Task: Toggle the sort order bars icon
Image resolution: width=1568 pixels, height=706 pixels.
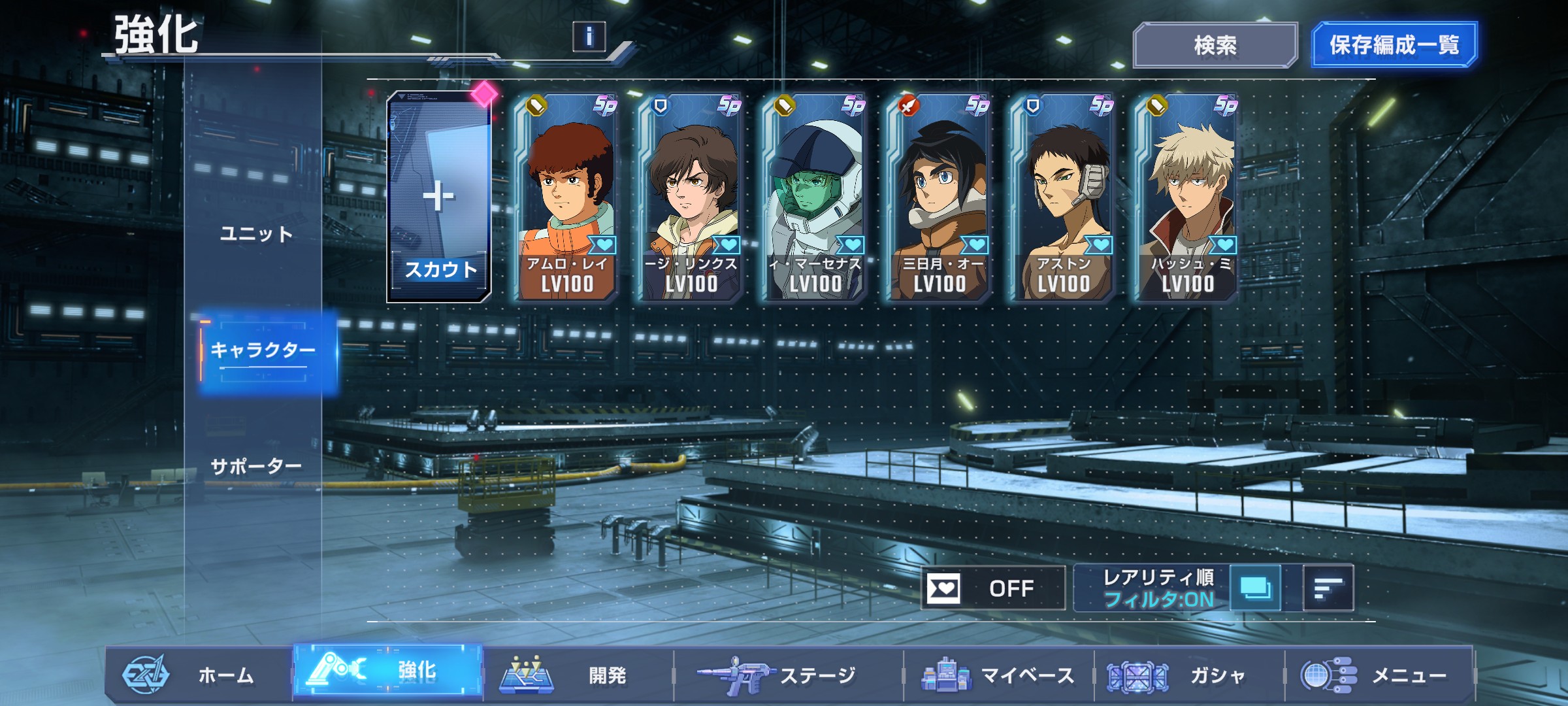Action: [1328, 588]
